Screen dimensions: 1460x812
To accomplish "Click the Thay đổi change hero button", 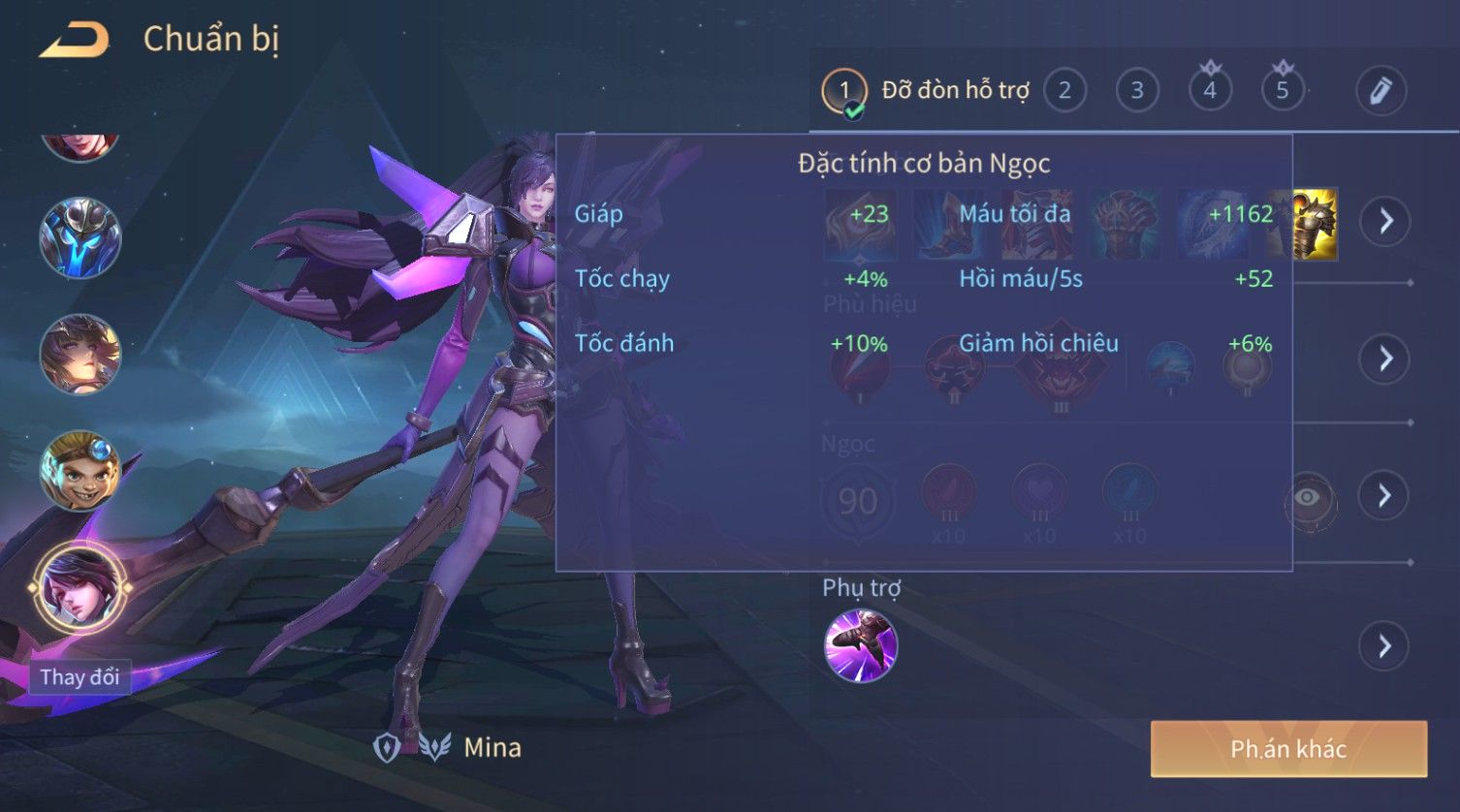I will click(79, 677).
